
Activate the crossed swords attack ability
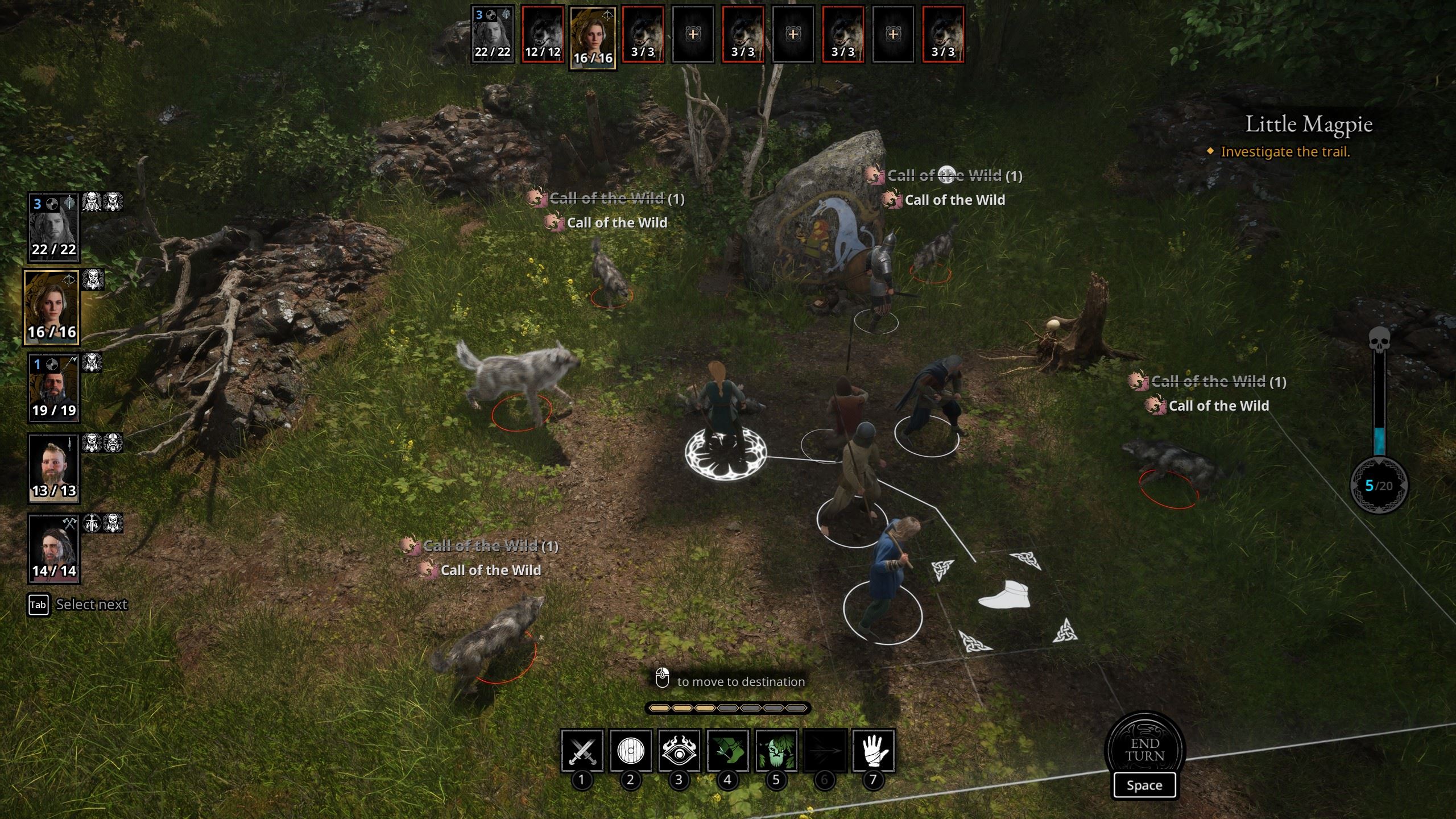click(582, 751)
